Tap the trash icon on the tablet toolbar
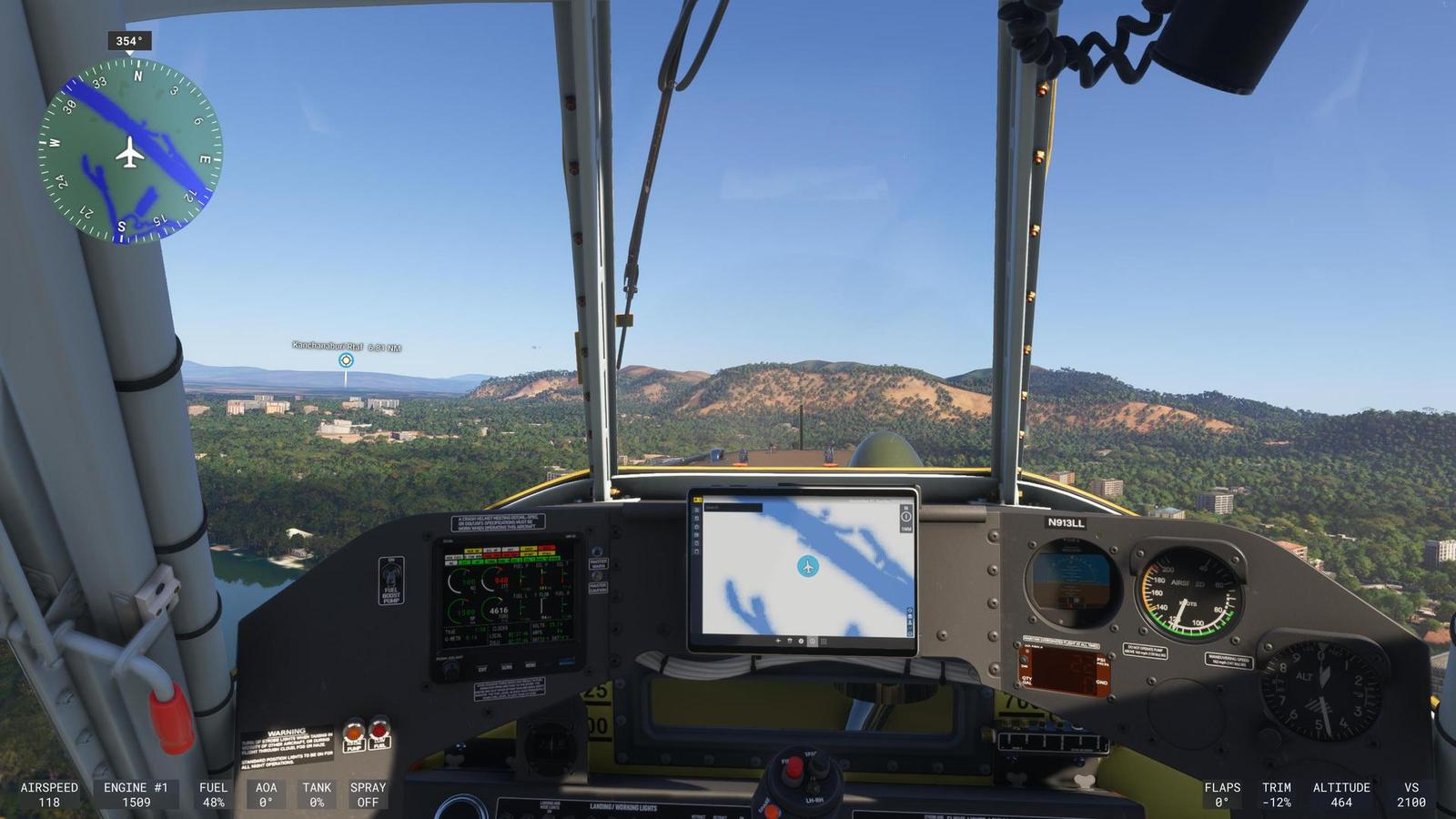1456x819 pixels. click(790, 642)
